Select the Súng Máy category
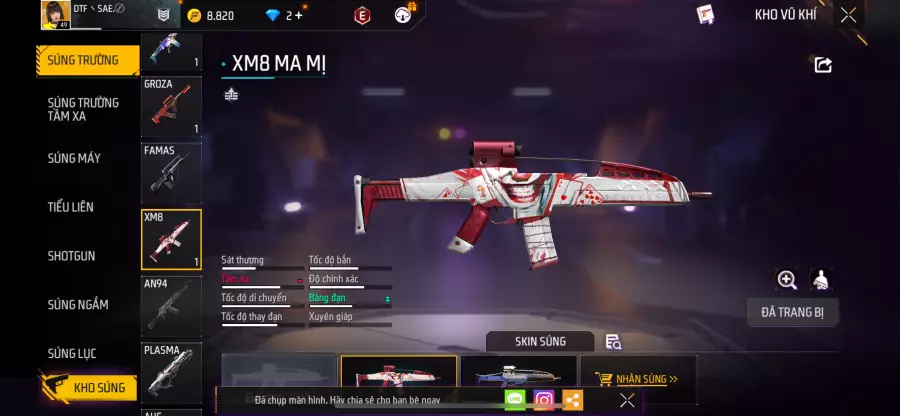 tap(75, 158)
